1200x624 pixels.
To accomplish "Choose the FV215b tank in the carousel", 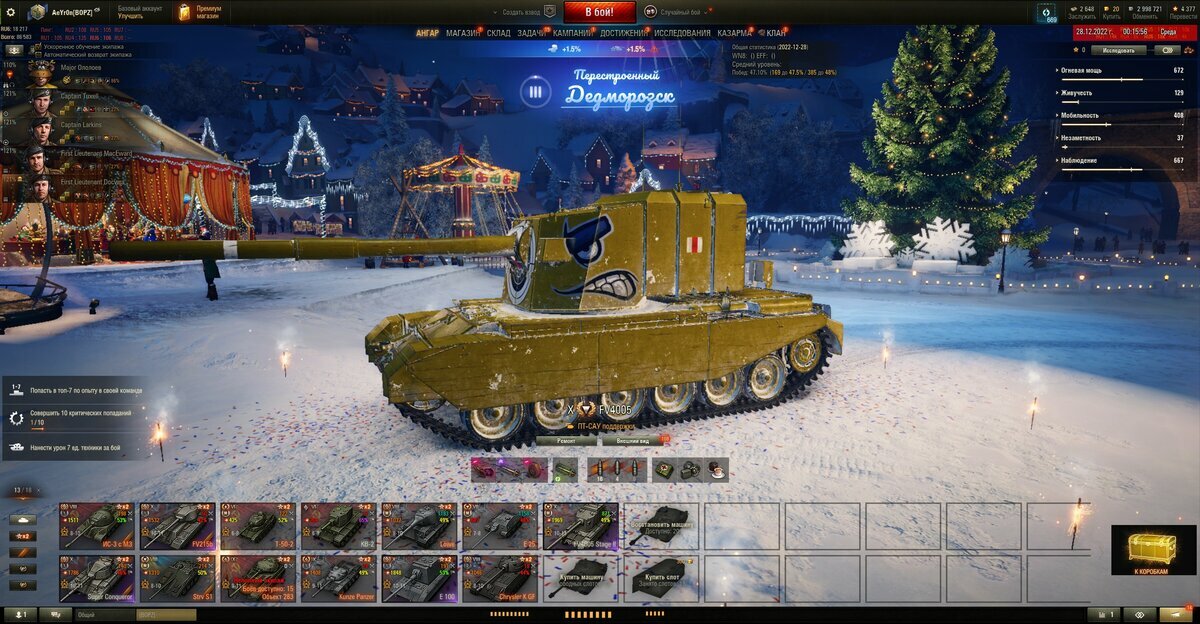I will [x=177, y=526].
